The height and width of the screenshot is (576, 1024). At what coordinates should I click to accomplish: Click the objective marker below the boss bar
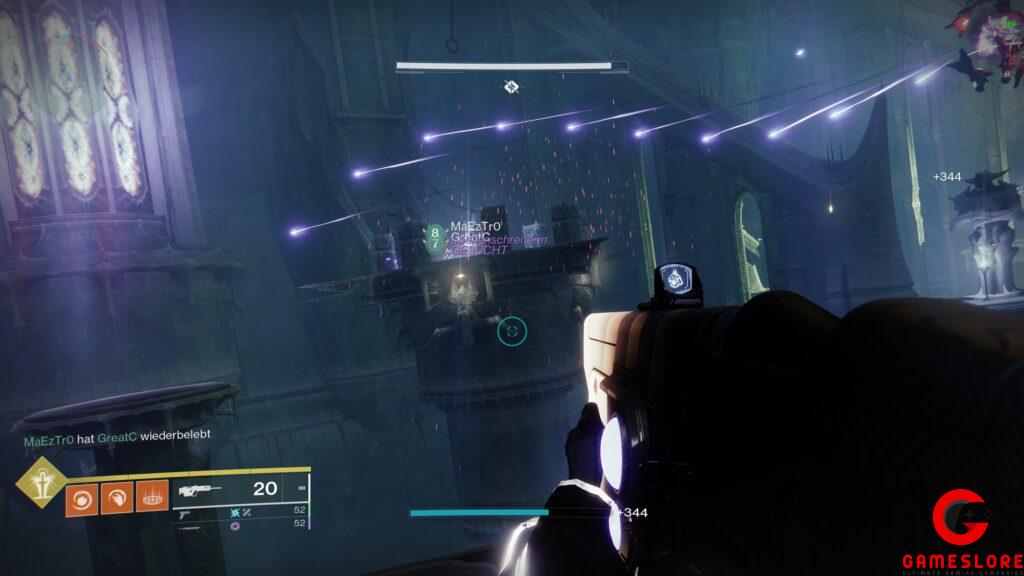click(511, 88)
